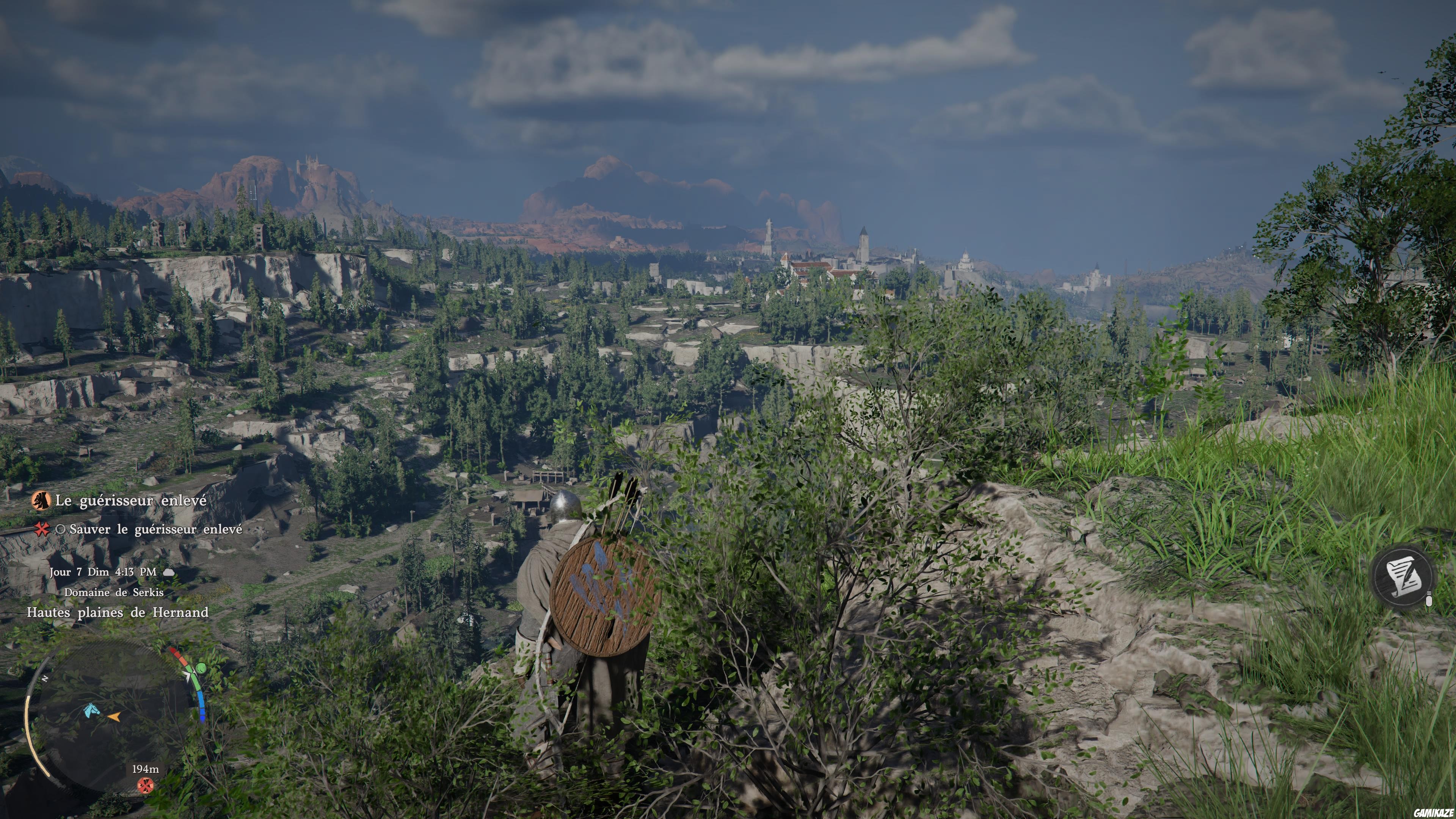Click the player direction arrow on the compass

point(114,717)
